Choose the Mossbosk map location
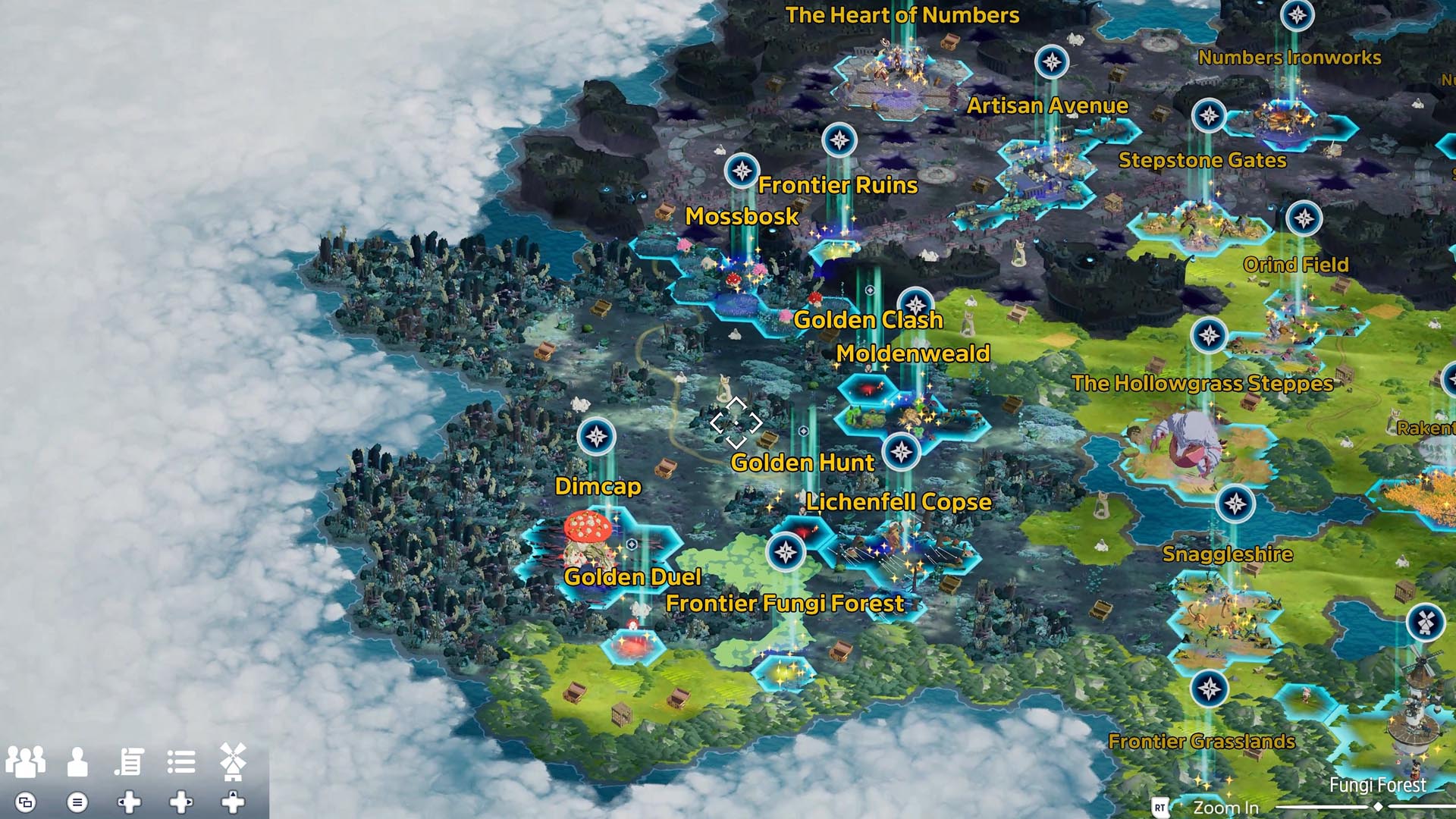The height and width of the screenshot is (819, 1456). pyautogui.click(x=741, y=216)
